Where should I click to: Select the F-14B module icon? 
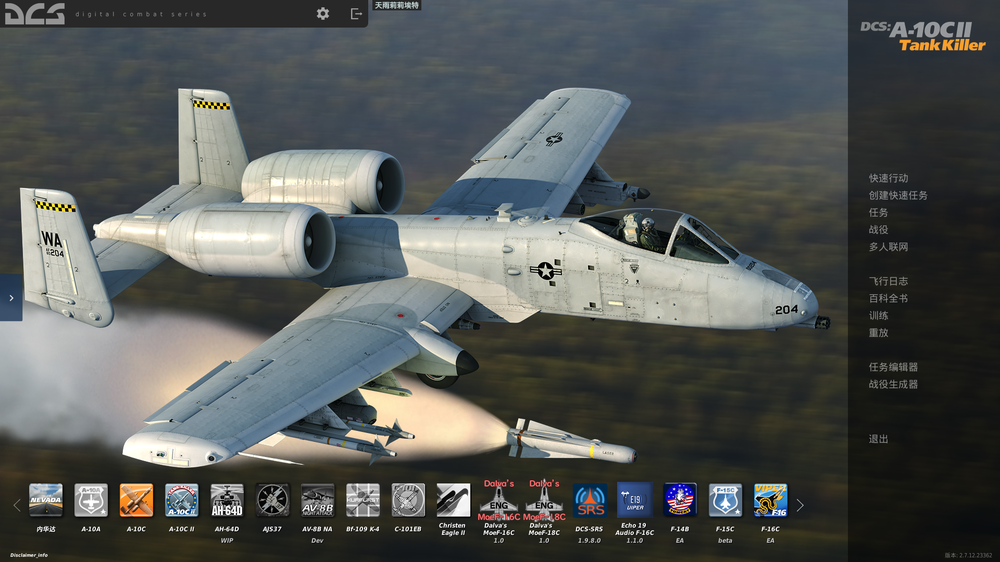(680, 500)
